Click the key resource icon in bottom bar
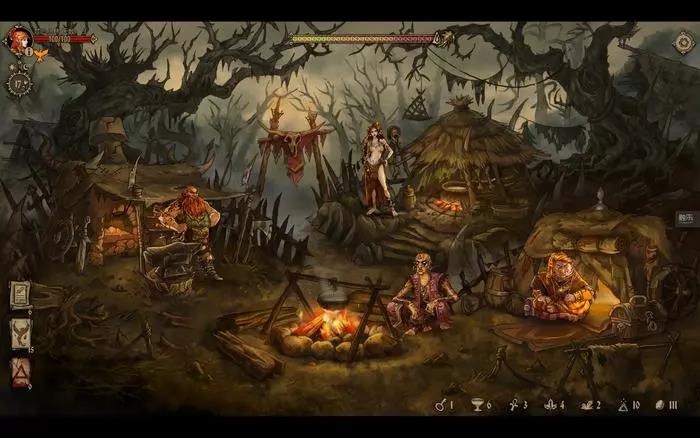The width and height of the screenshot is (700, 438). 439,405
